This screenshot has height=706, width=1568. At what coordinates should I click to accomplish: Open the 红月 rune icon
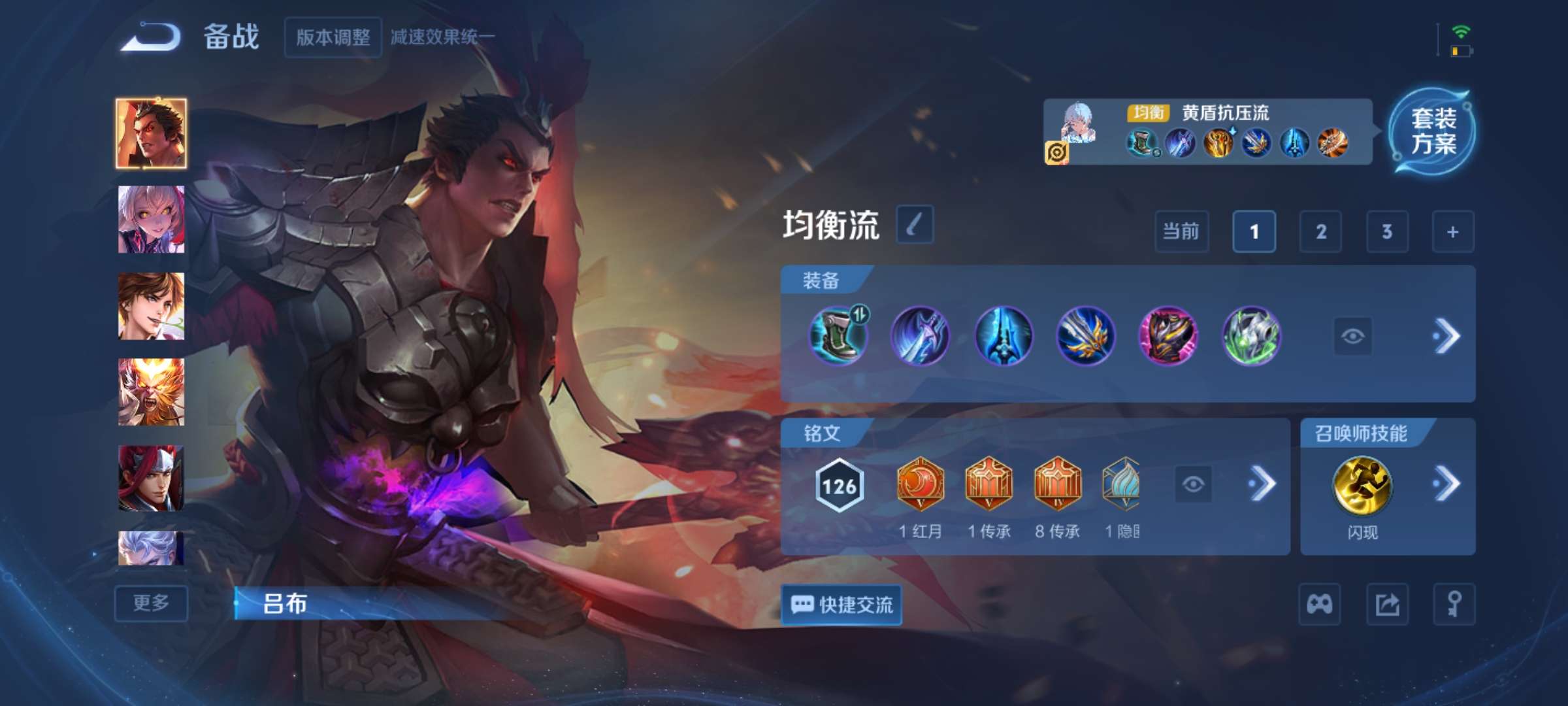[922, 484]
